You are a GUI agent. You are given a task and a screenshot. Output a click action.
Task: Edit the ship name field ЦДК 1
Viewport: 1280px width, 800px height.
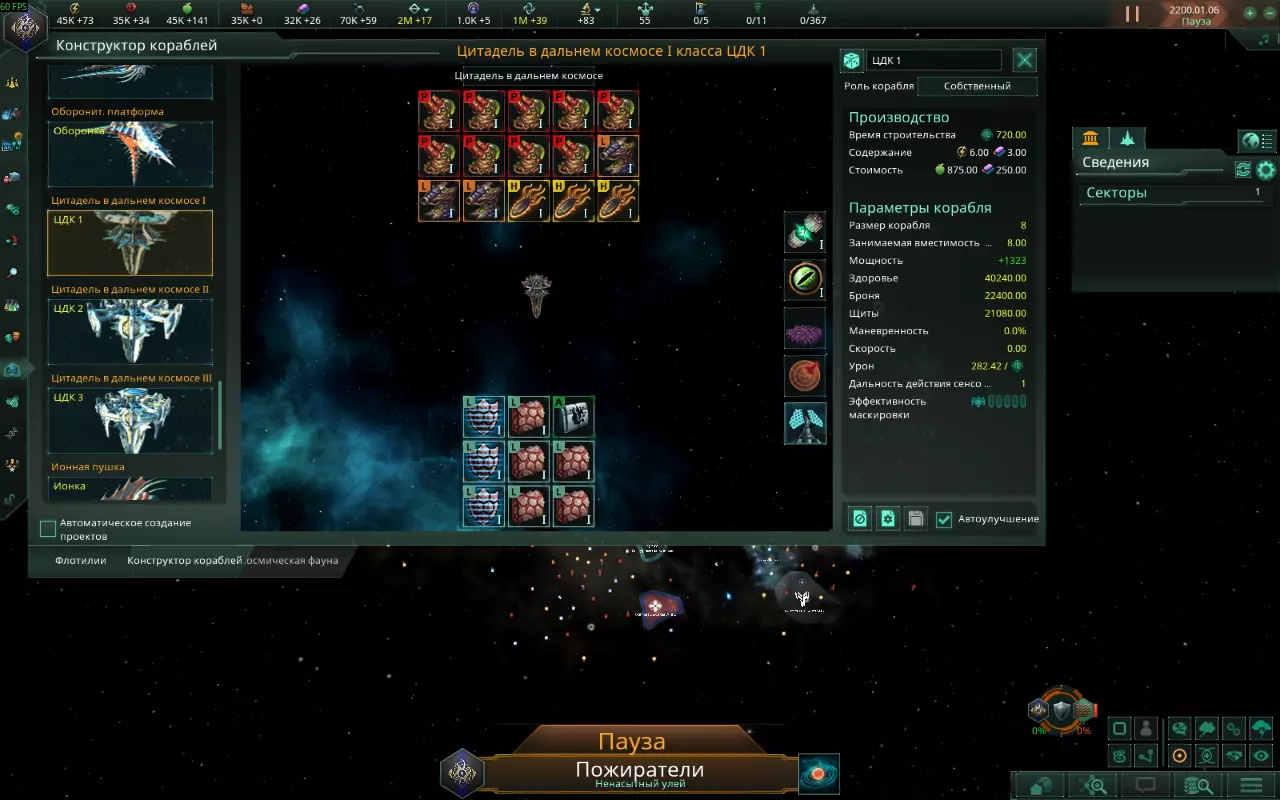click(934, 61)
